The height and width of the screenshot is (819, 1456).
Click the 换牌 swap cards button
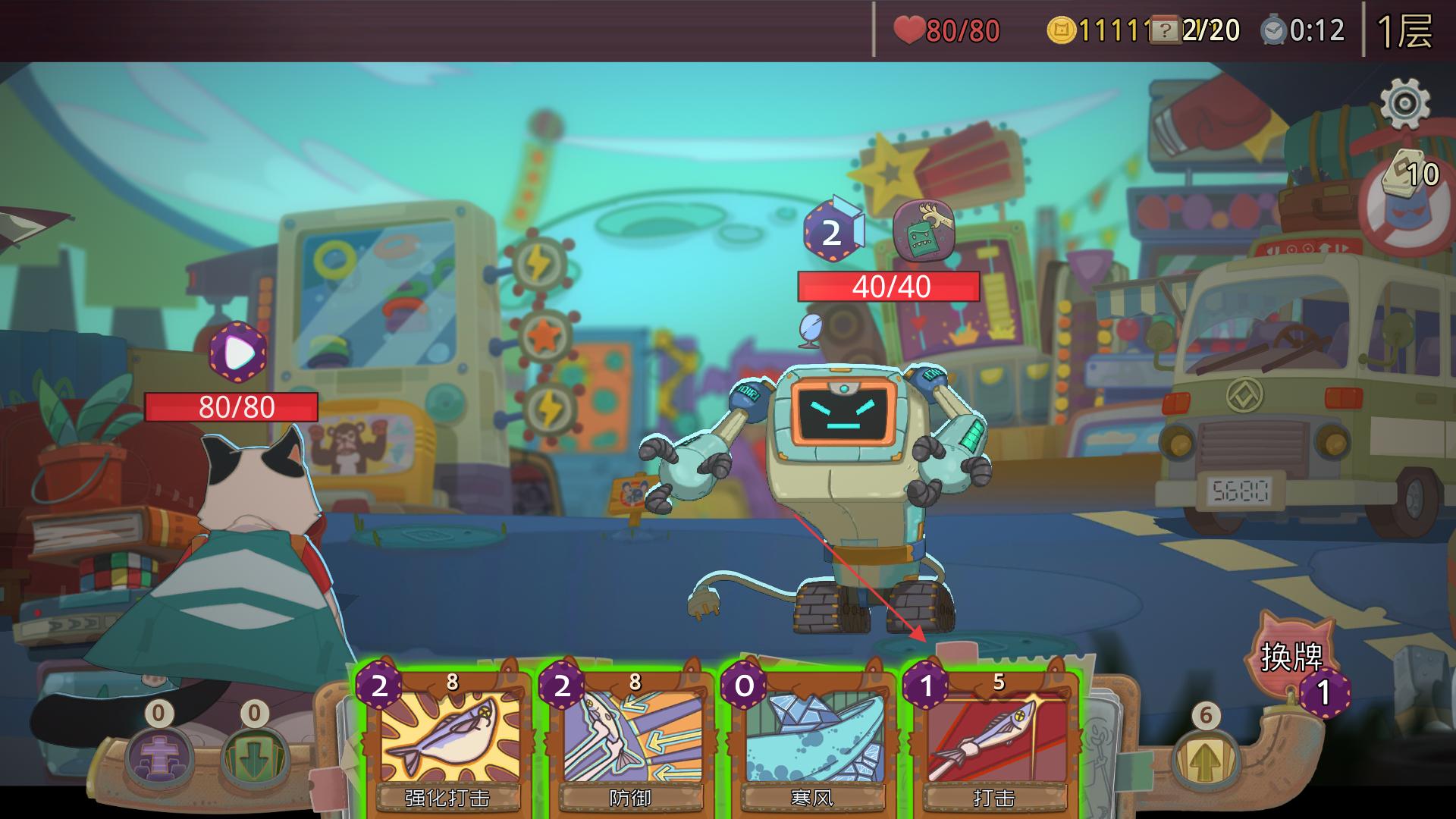coord(1292,657)
